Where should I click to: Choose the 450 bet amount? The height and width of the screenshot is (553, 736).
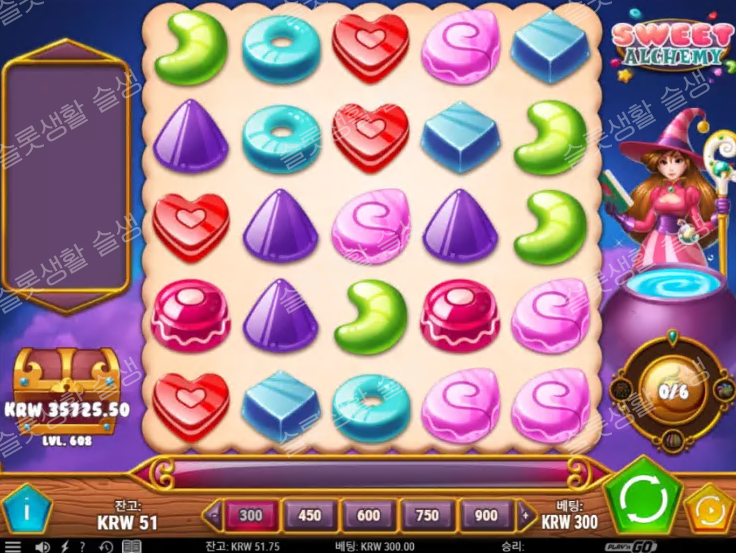[x=310, y=516]
